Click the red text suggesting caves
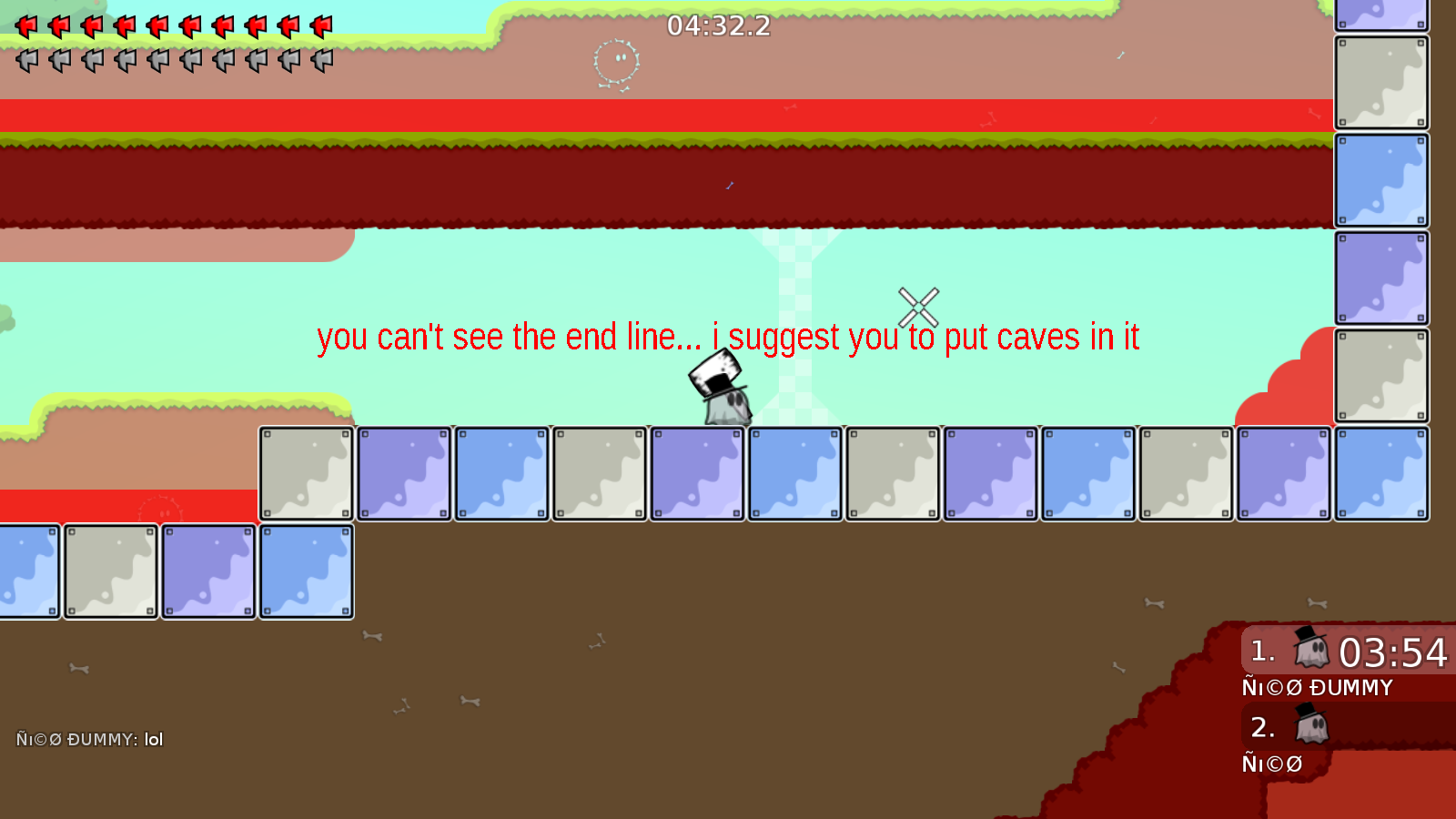The image size is (1456, 819). [729, 338]
